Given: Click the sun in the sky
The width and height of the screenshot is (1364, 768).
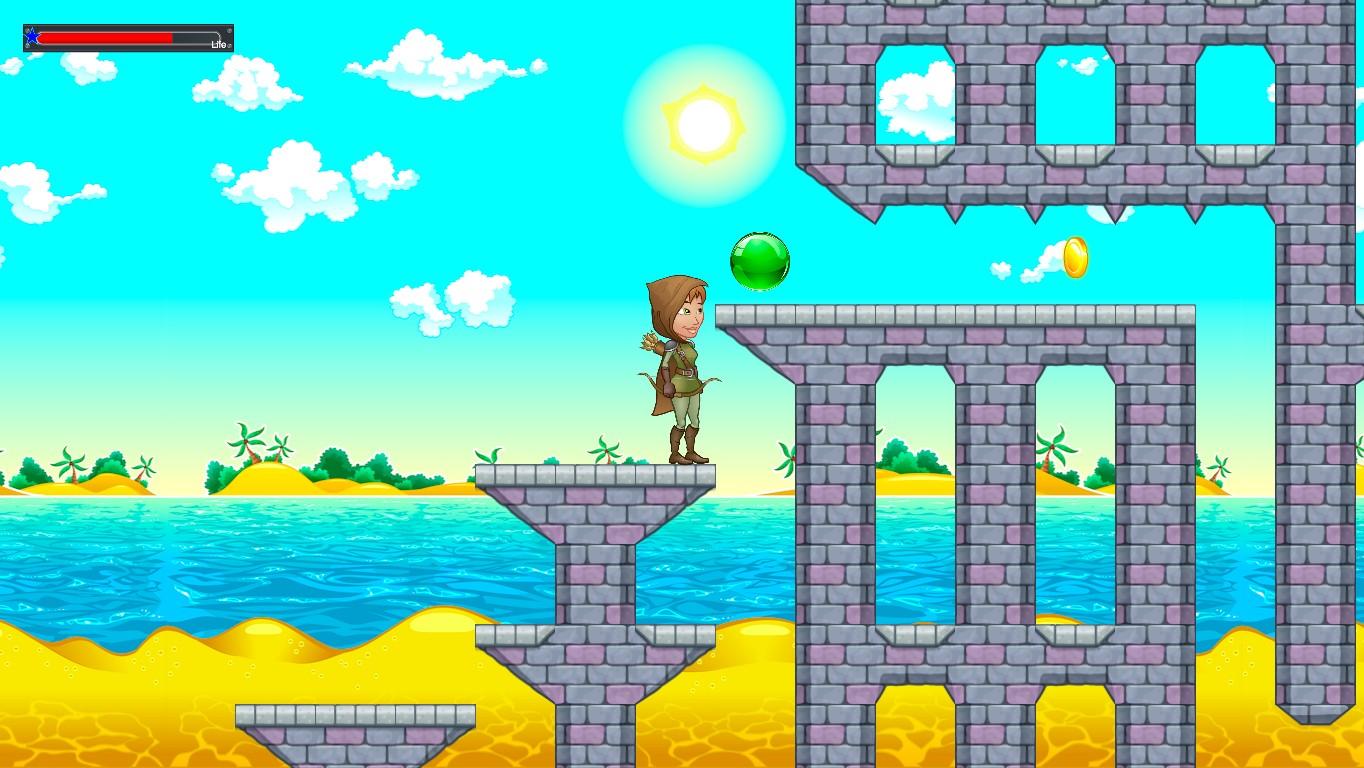Looking at the screenshot, I should click(x=703, y=122).
